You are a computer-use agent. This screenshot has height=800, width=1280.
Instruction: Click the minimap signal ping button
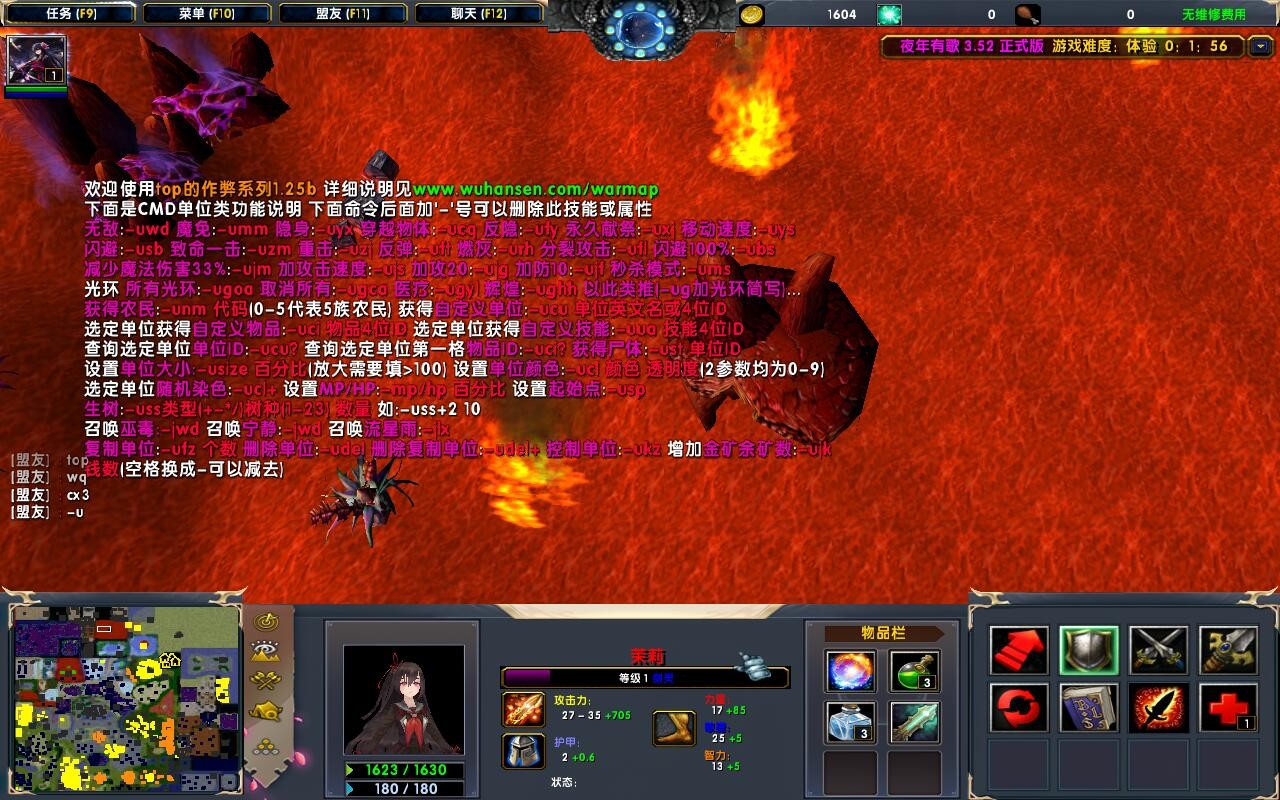[265, 621]
